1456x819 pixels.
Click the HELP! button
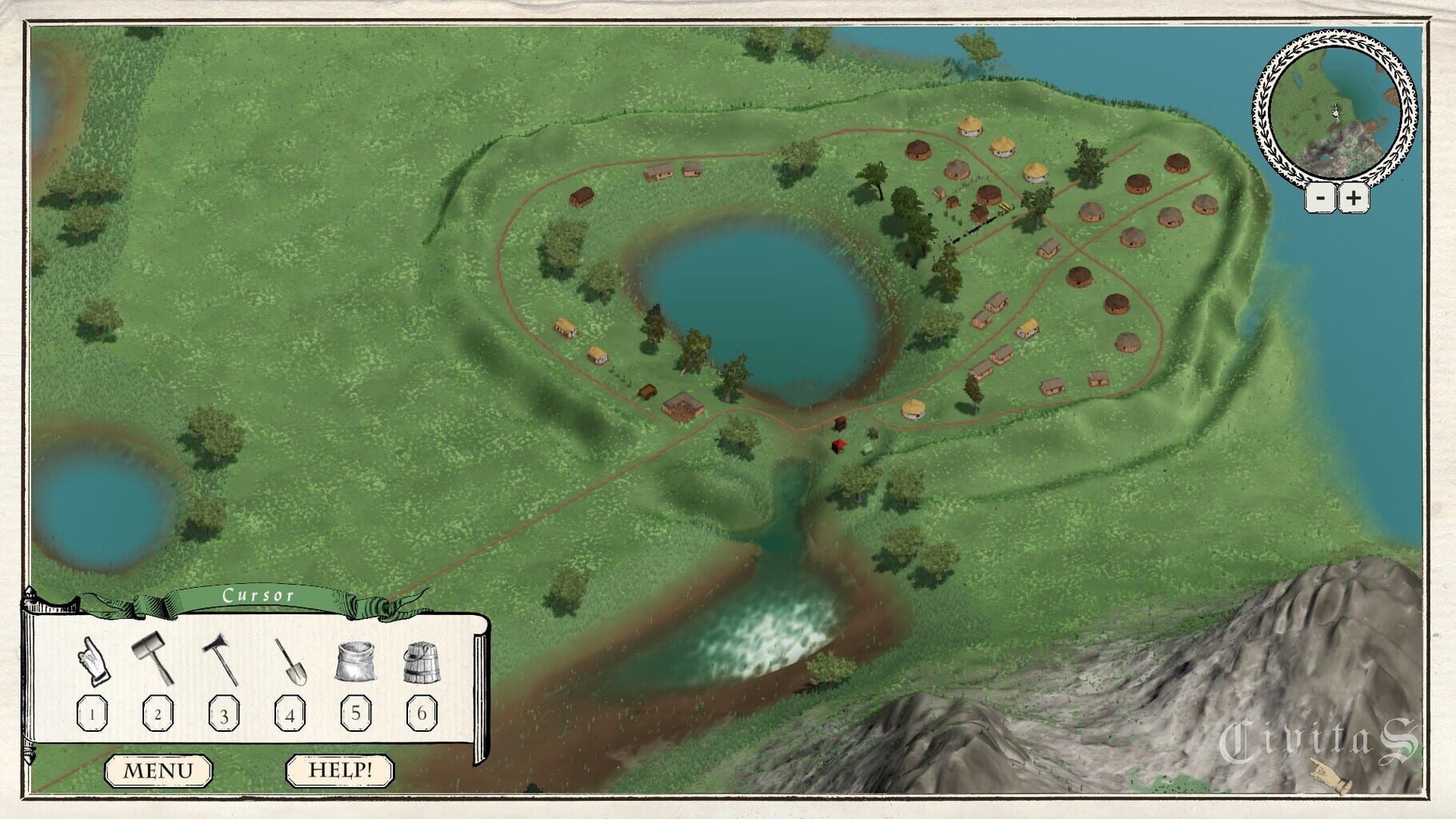click(x=340, y=770)
